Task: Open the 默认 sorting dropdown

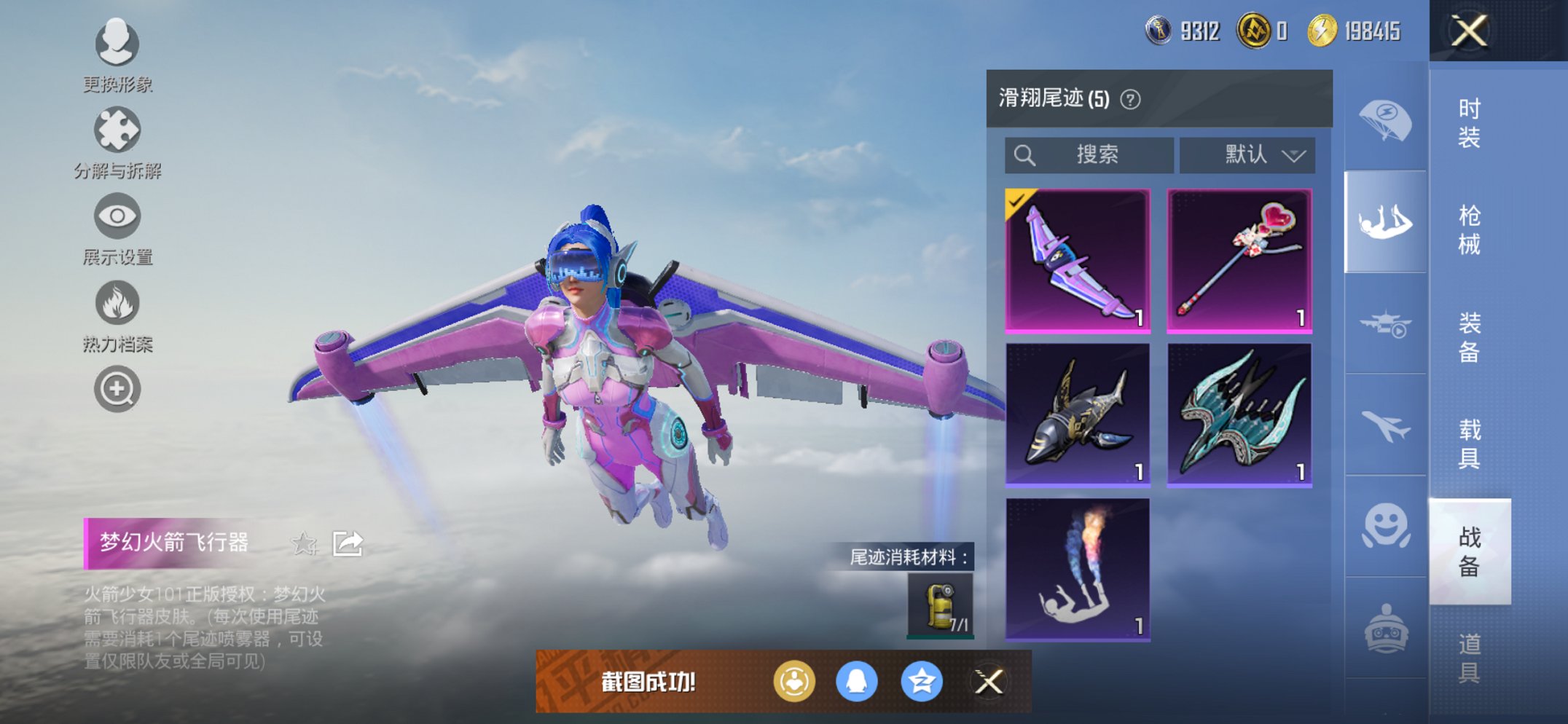Action: tap(1247, 154)
